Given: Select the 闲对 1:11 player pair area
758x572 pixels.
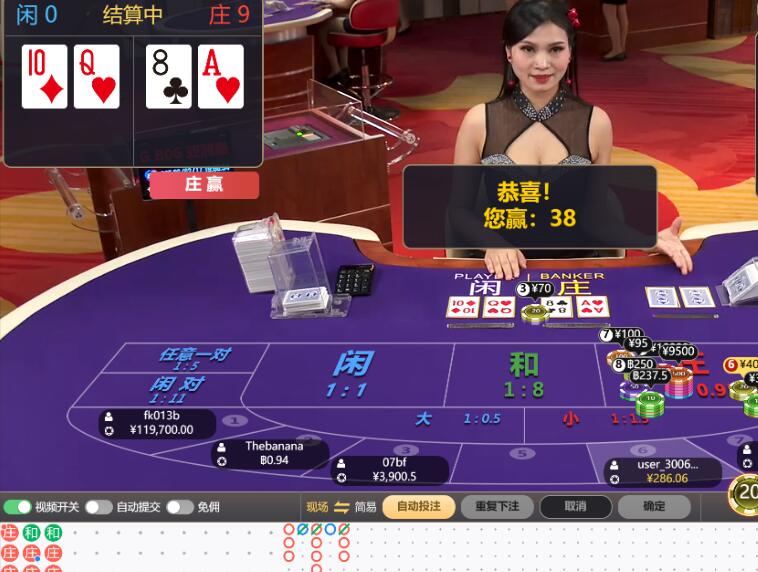Looking at the screenshot, I should pyautogui.click(x=176, y=389).
